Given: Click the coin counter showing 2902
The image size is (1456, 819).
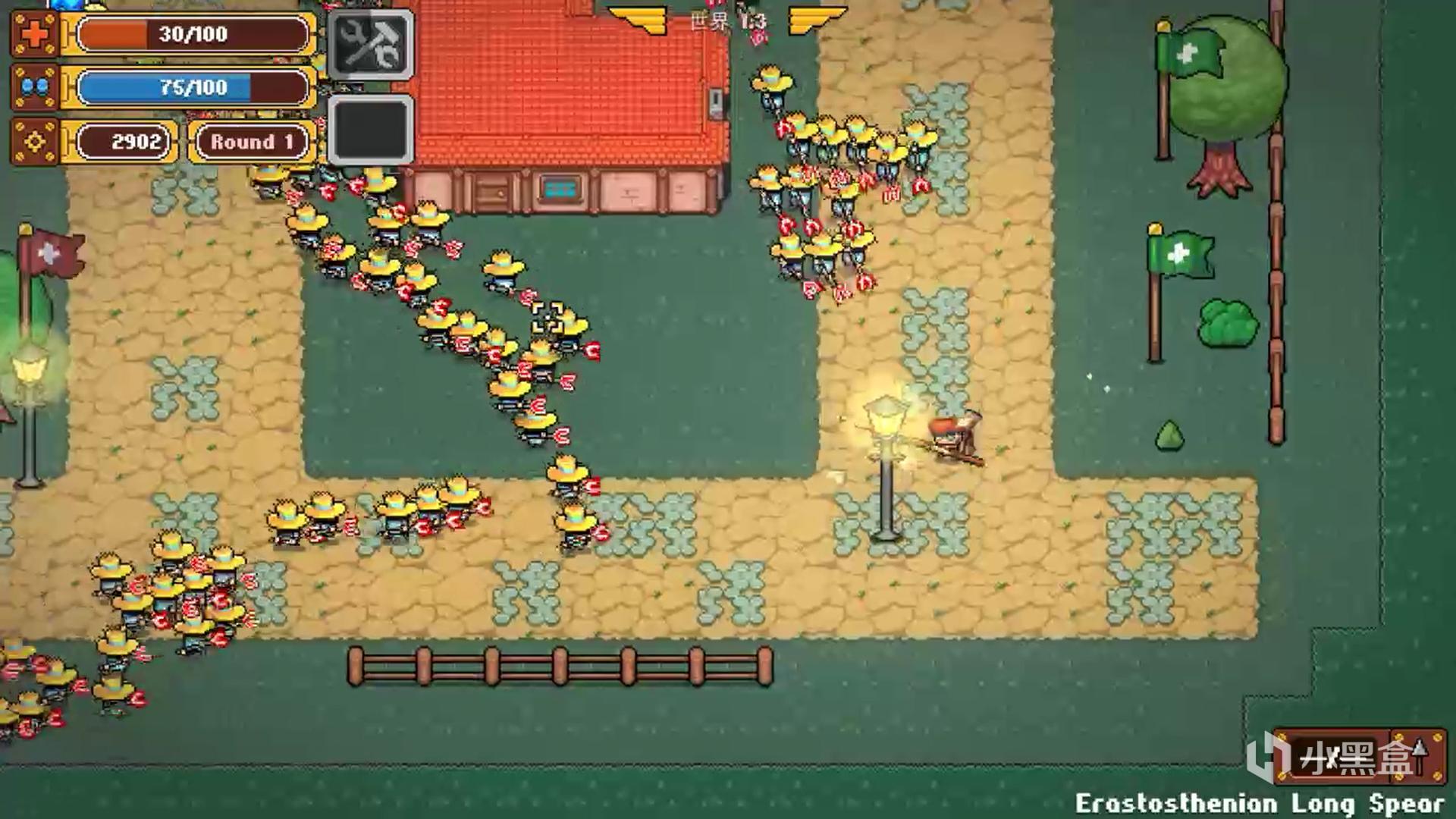Looking at the screenshot, I should click(136, 141).
